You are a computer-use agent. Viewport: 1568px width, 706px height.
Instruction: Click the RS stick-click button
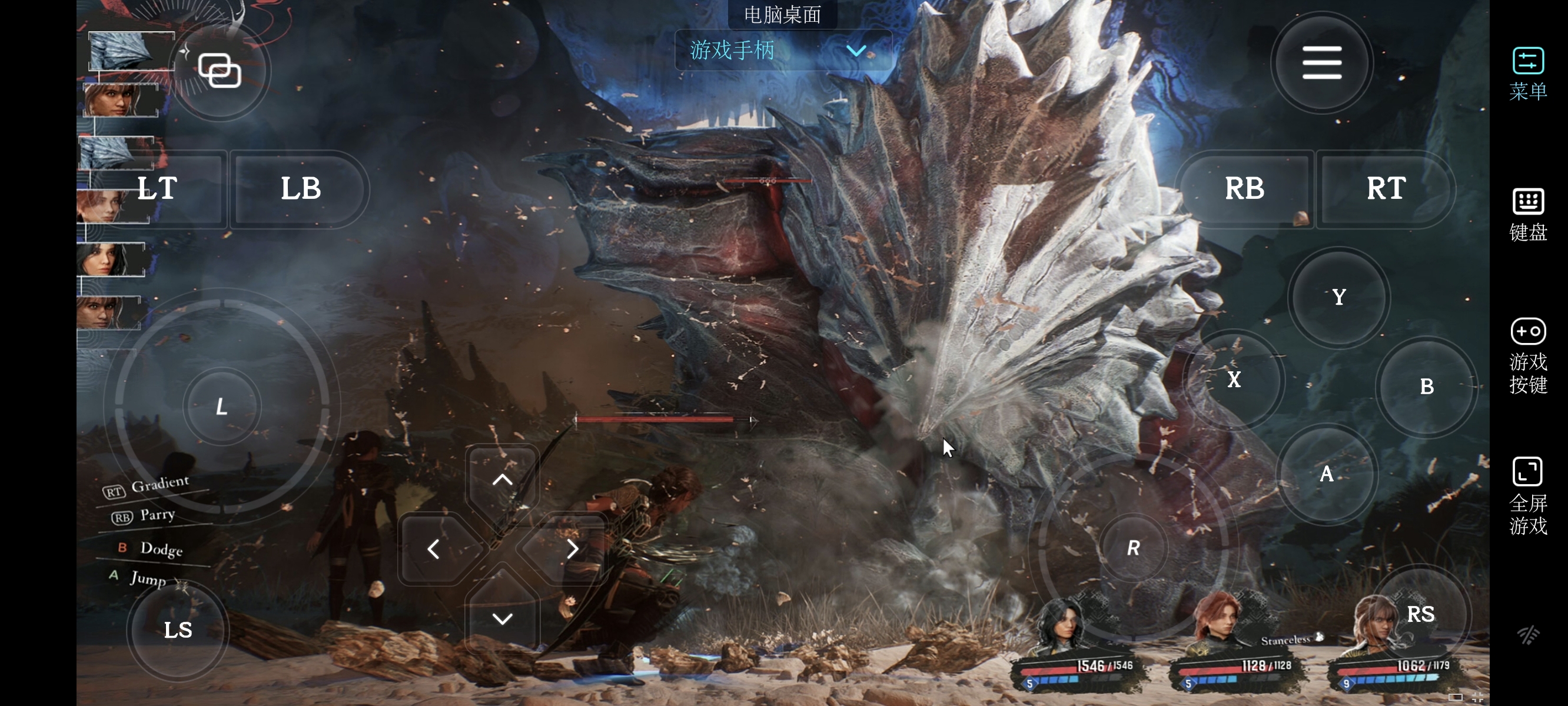[x=1420, y=614]
